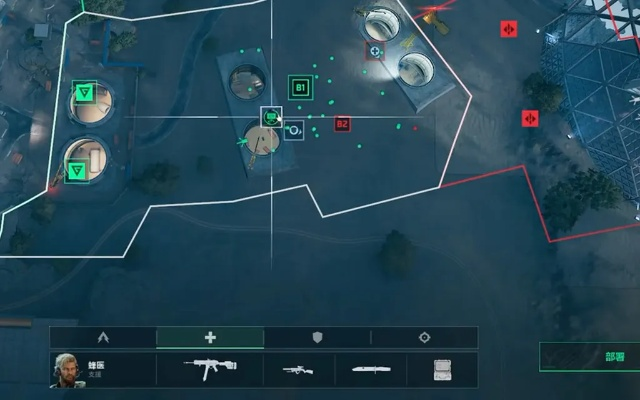
Task: Select the primary machine gun slot
Action: click(x=210, y=369)
